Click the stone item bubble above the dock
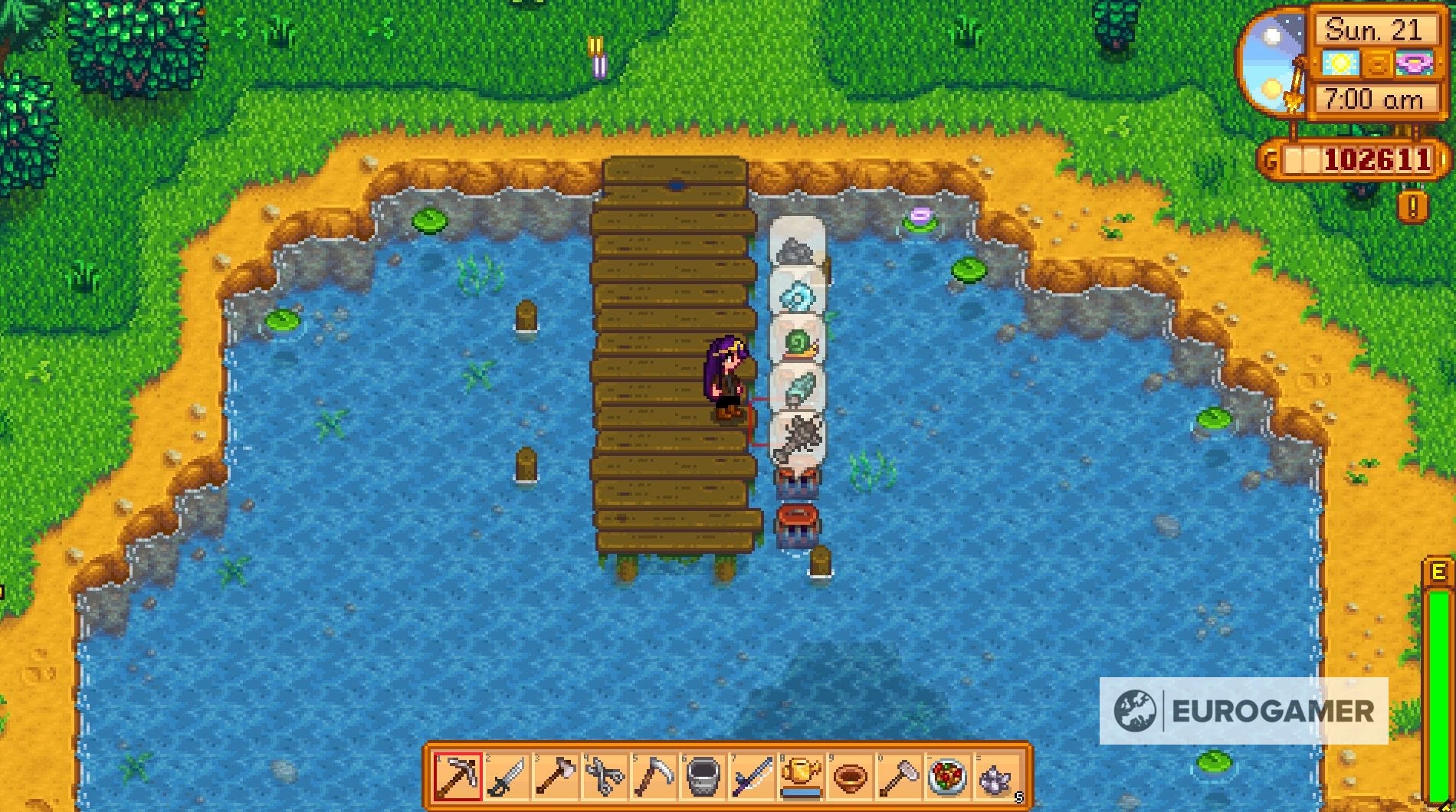The height and width of the screenshot is (812, 1456). coord(797,249)
